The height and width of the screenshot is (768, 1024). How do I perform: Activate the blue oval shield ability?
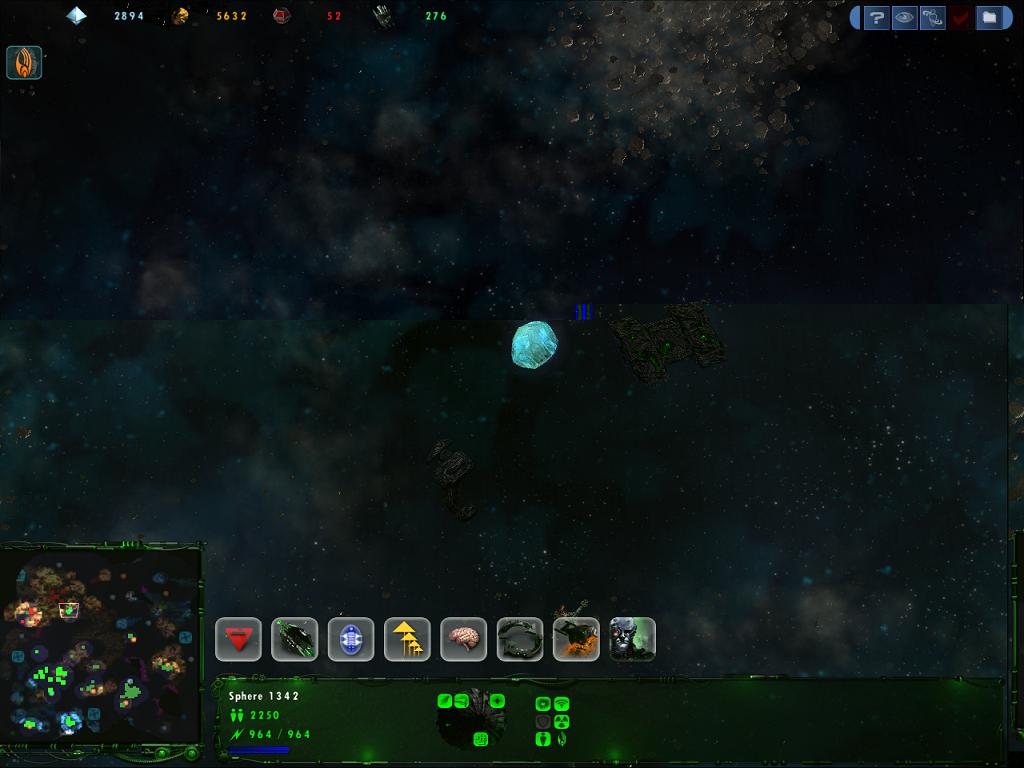click(351, 639)
